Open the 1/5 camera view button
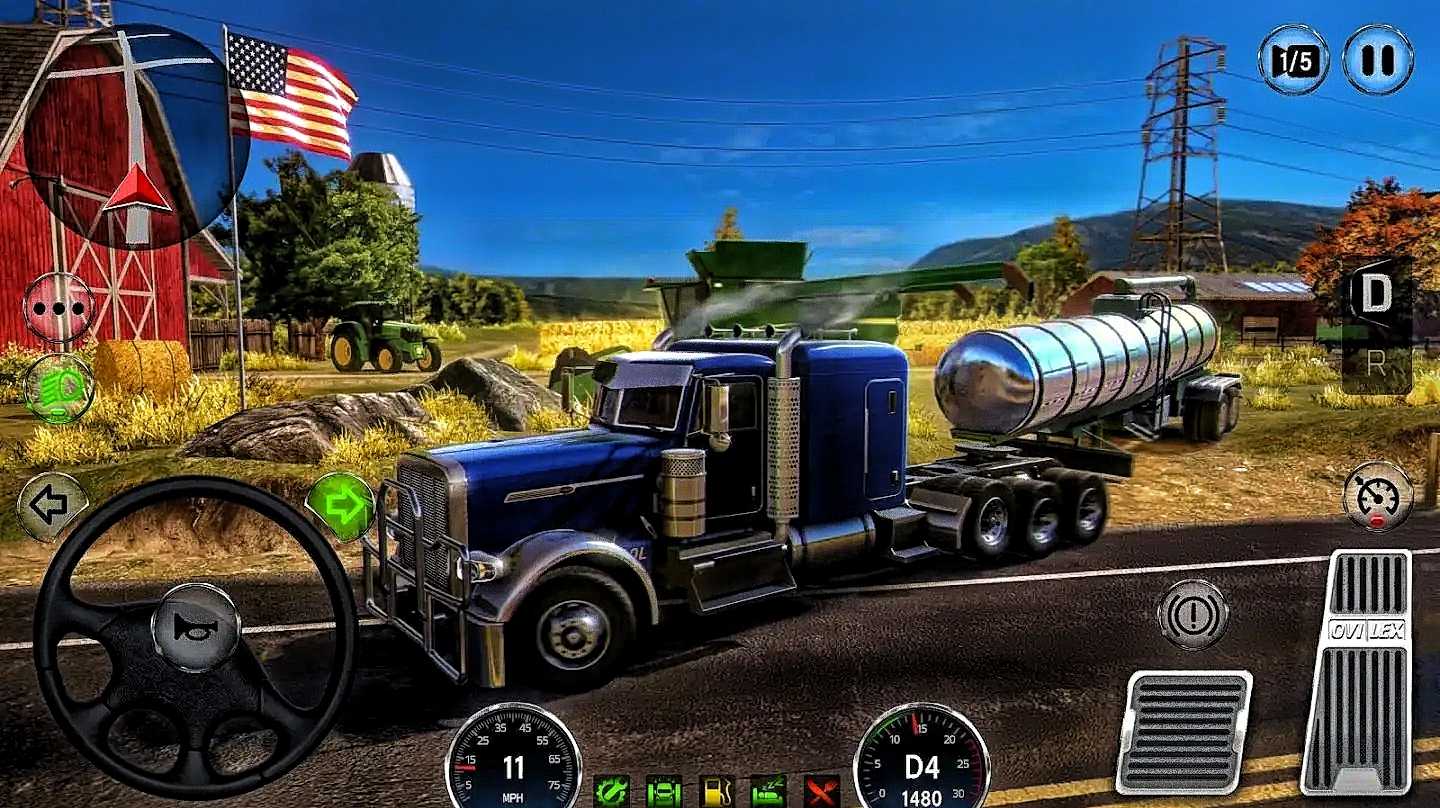Image resolution: width=1440 pixels, height=808 pixels. (x=1293, y=60)
